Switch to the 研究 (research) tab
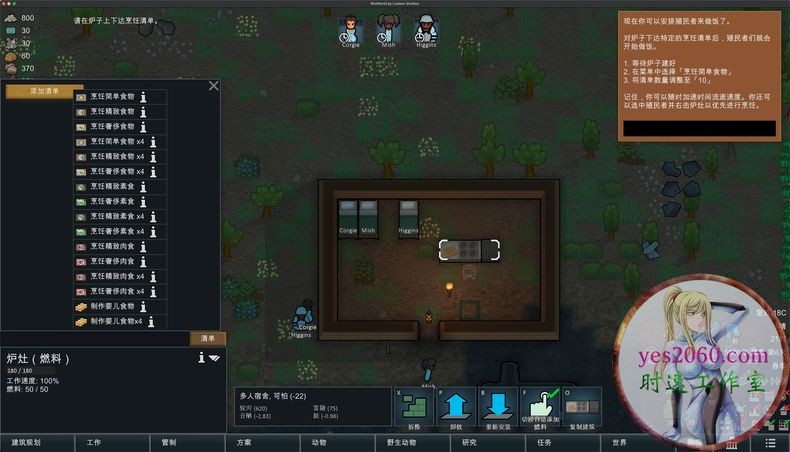Screen dimensions: 790x452 click(469, 442)
